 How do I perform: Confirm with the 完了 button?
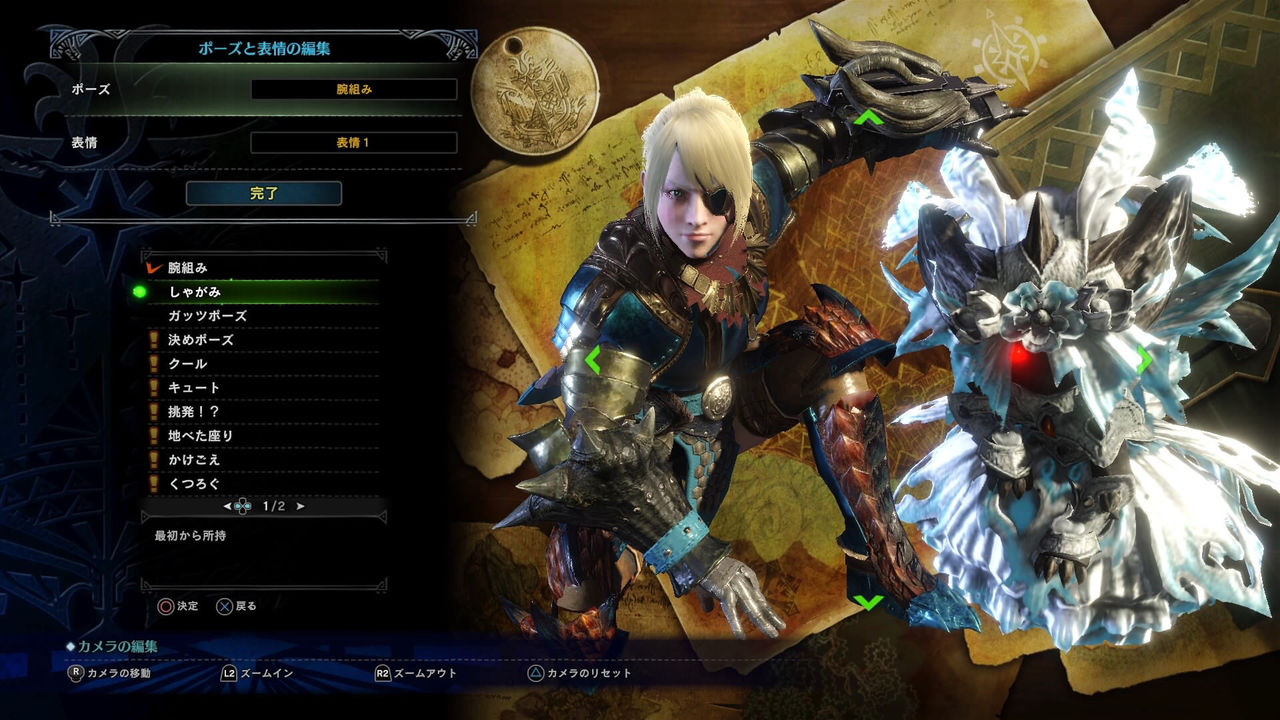click(x=264, y=193)
